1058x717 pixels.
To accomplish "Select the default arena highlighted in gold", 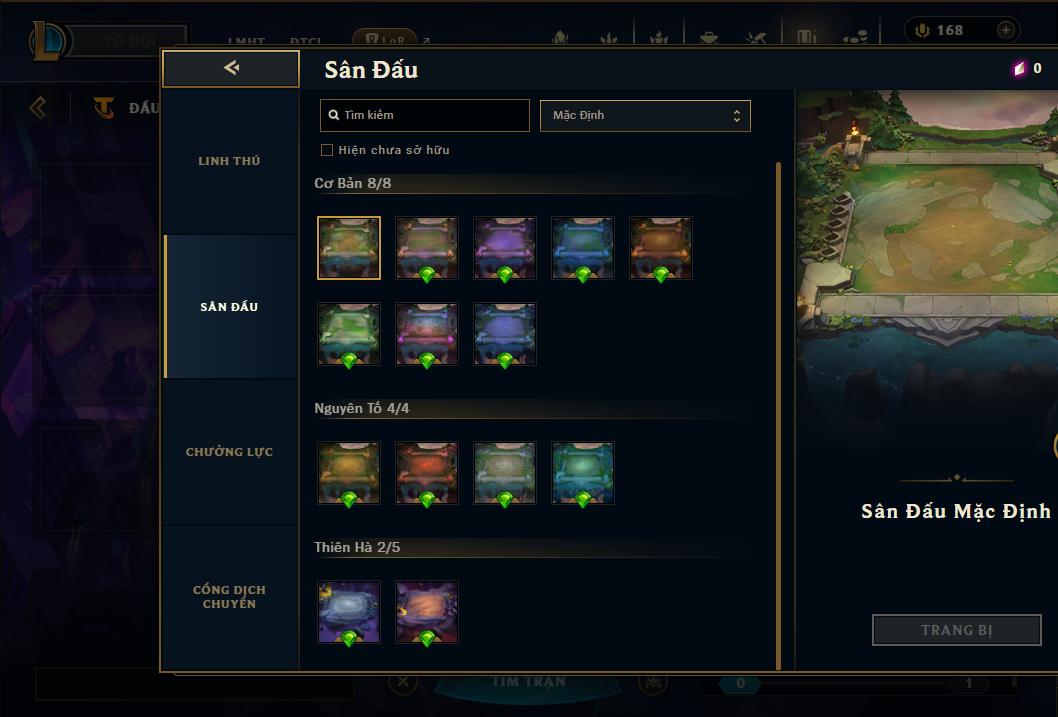I will pos(349,248).
